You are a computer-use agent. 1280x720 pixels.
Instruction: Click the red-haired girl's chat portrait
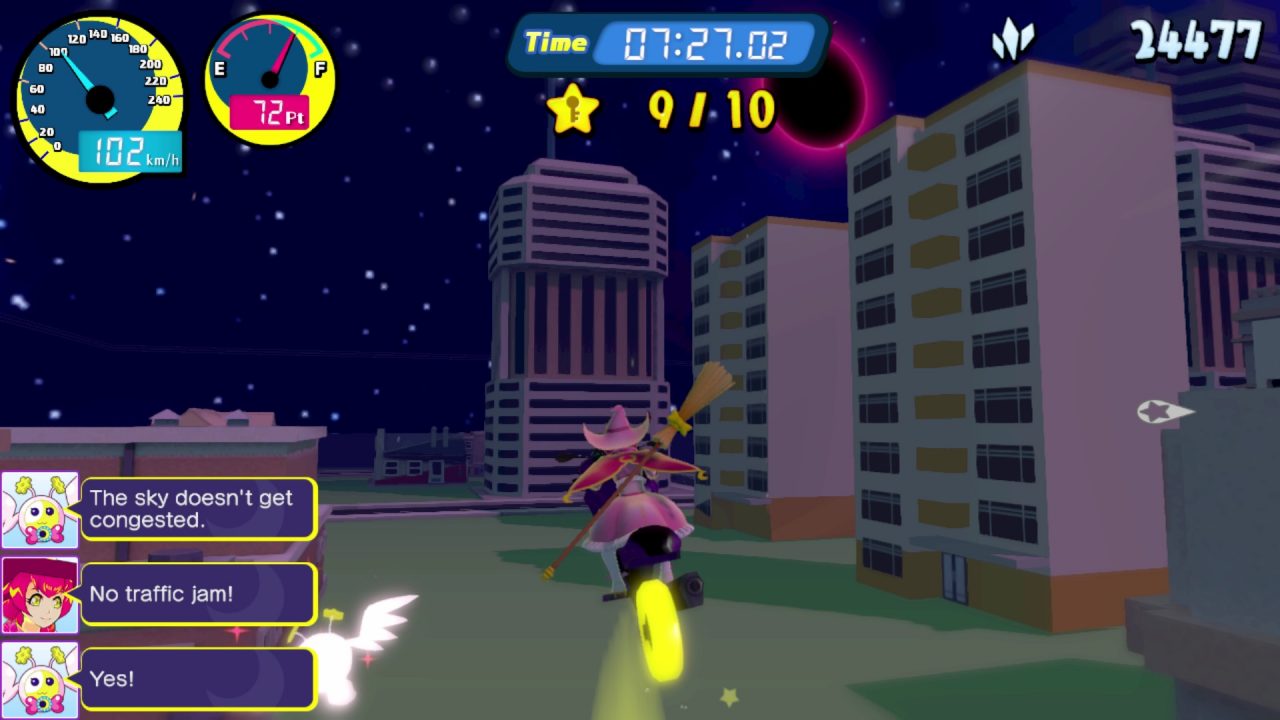[40, 595]
